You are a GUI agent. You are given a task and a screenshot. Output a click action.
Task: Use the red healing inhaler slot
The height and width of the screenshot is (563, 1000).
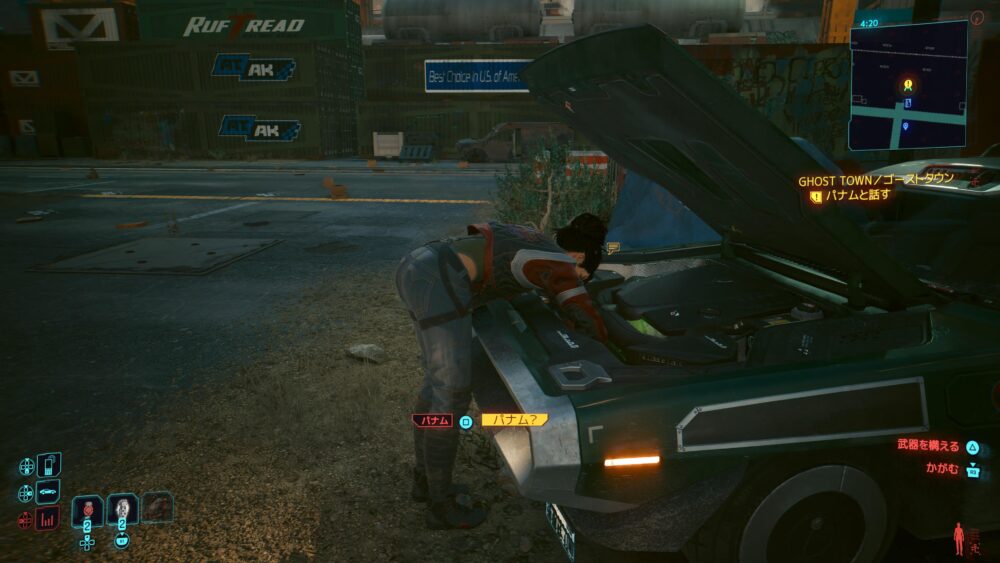click(87, 508)
